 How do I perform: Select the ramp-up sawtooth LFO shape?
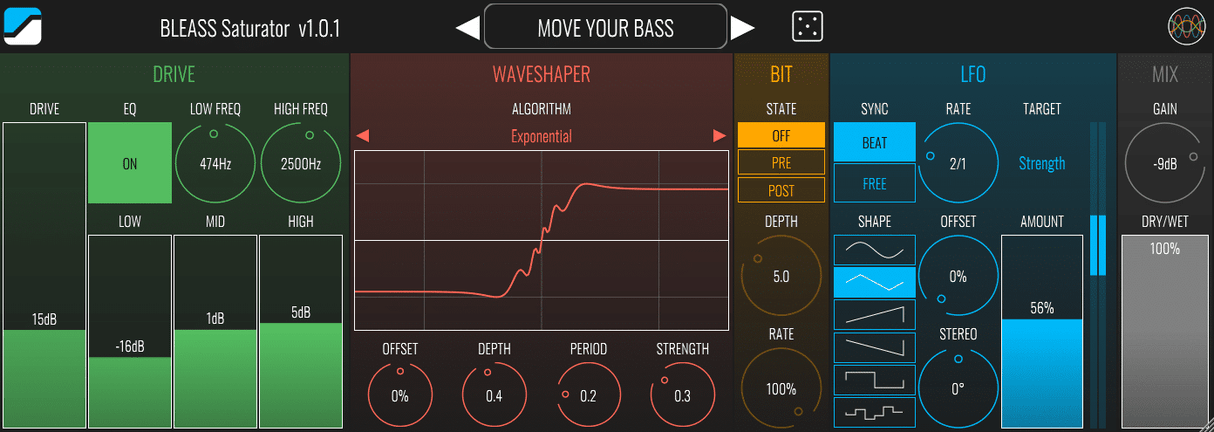(x=874, y=315)
